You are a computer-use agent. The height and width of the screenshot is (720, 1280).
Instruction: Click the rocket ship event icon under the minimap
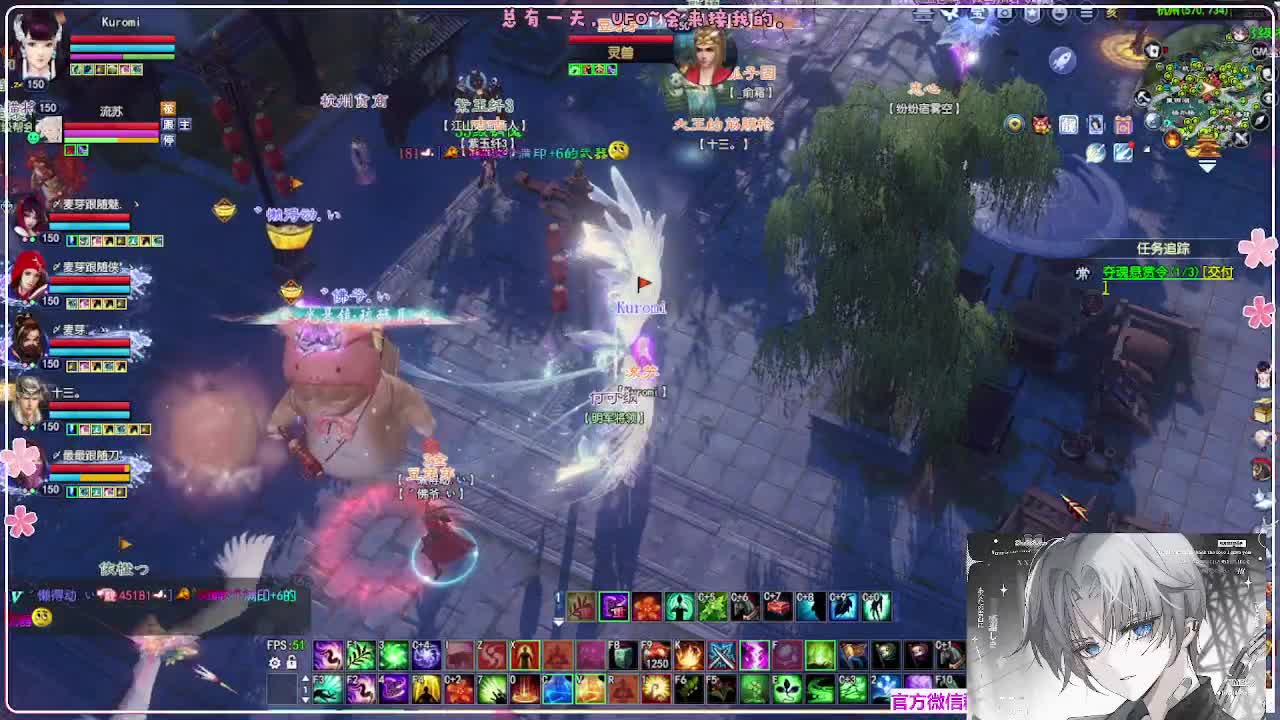1061,59
